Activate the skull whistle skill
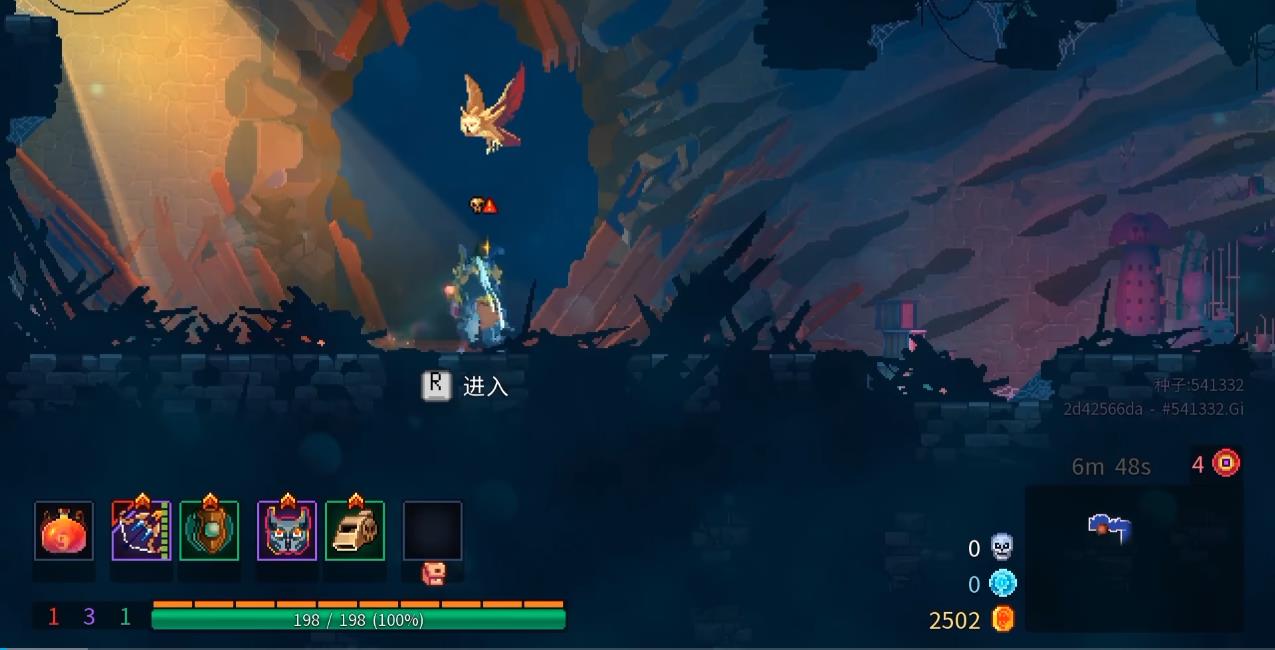This screenshot has height=650, width=1275. (x=355, y=531)
